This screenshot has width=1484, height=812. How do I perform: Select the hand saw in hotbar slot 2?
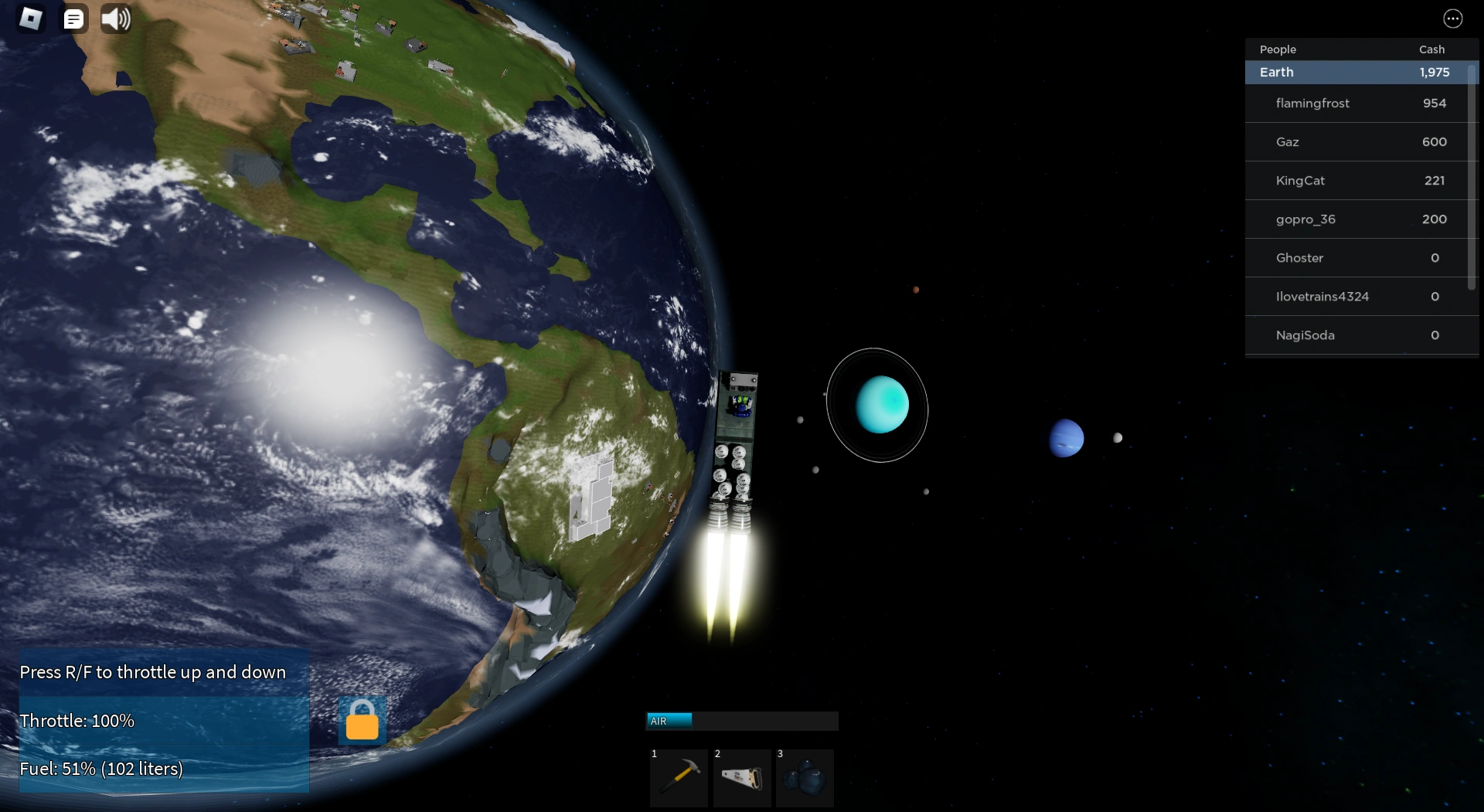click(x=742, y=778)
